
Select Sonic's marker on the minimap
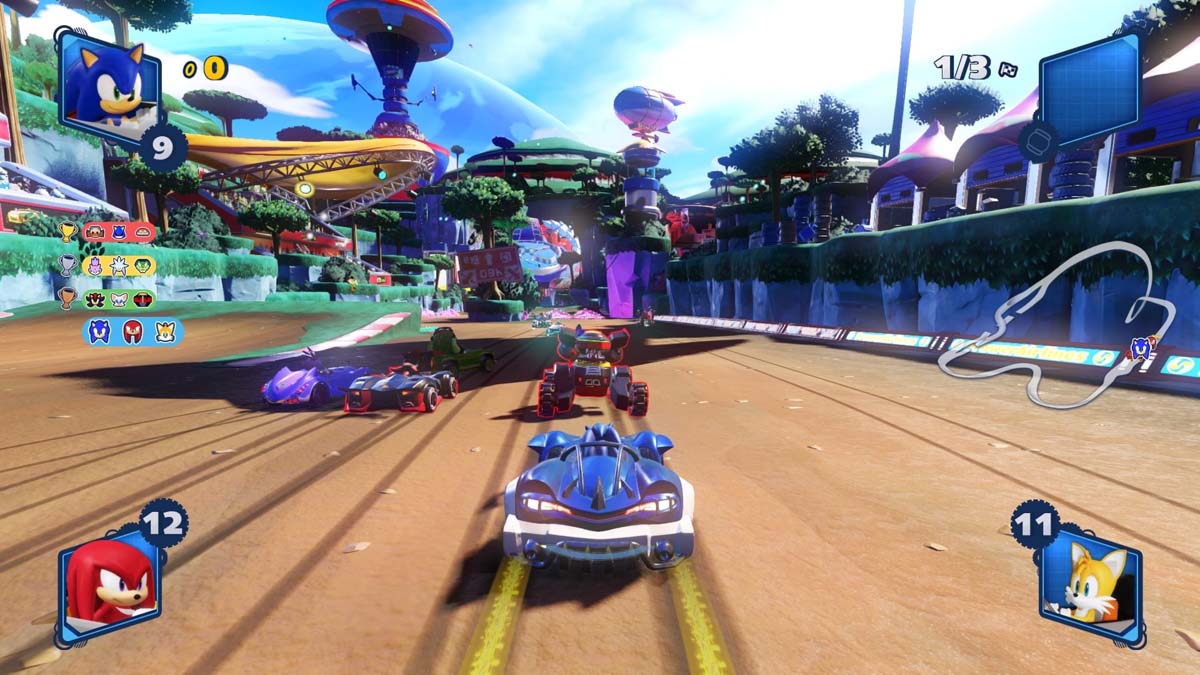point(1139,348)
